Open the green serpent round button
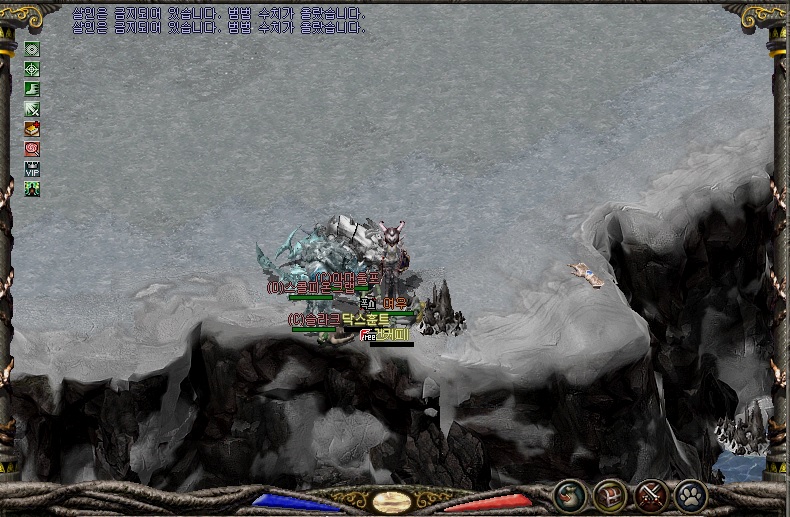This screenshot has width=790, height=517. [x=571, y=495]
